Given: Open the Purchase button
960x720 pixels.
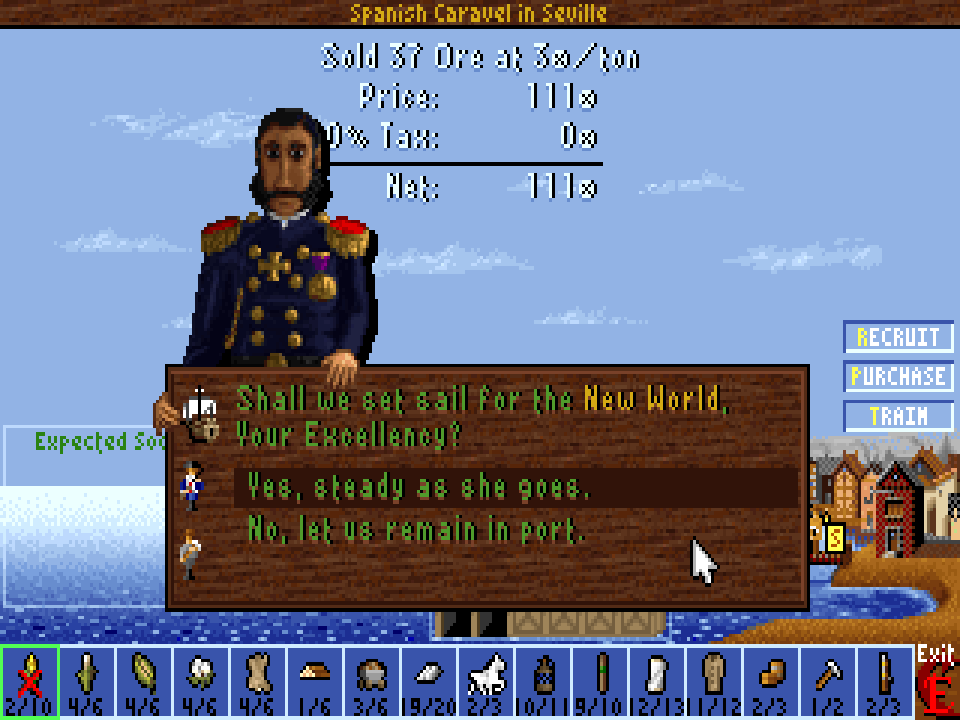Looking at the screenshot, I should pos(898,377).
